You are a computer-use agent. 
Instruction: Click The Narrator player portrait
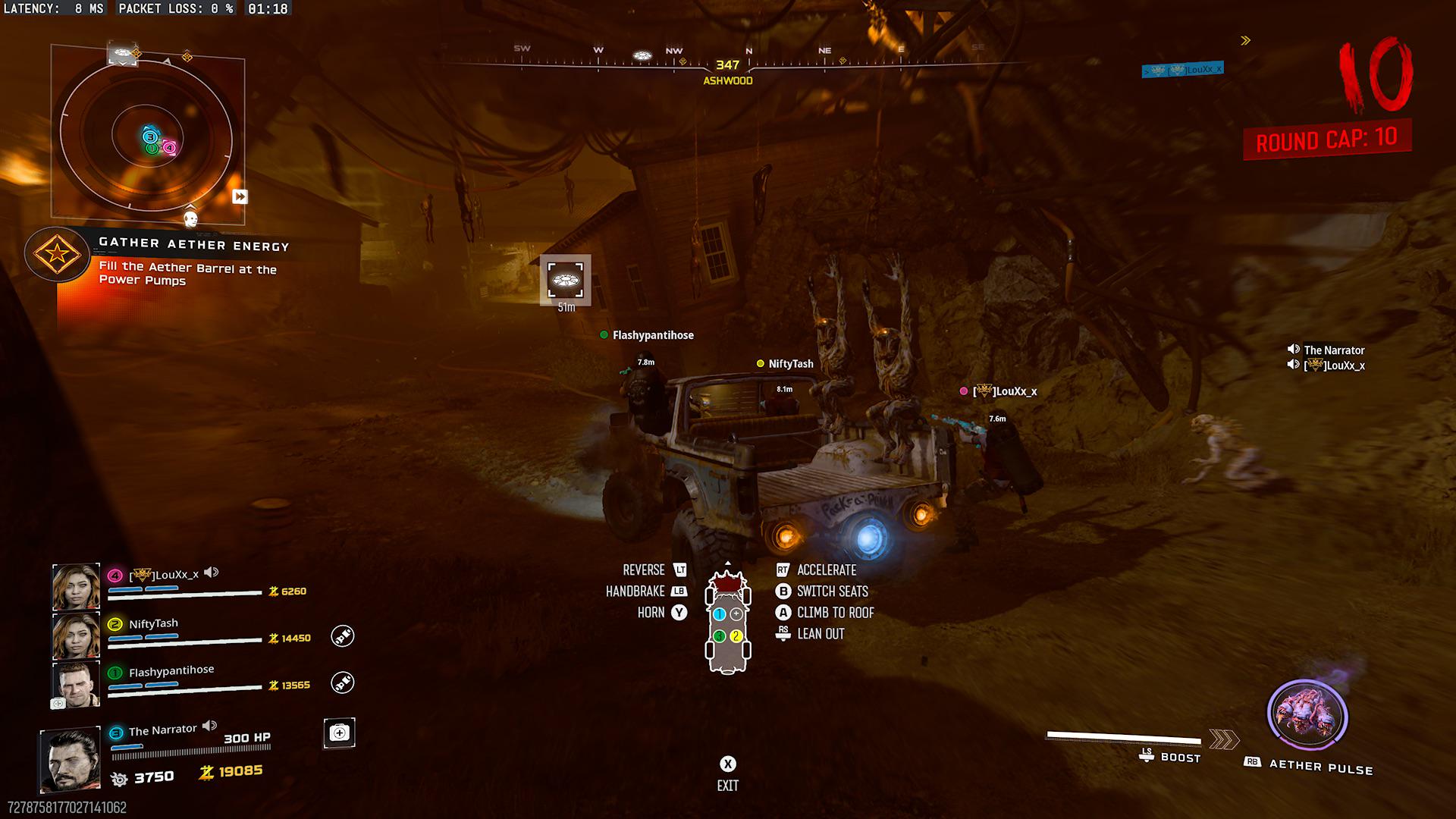71,759
